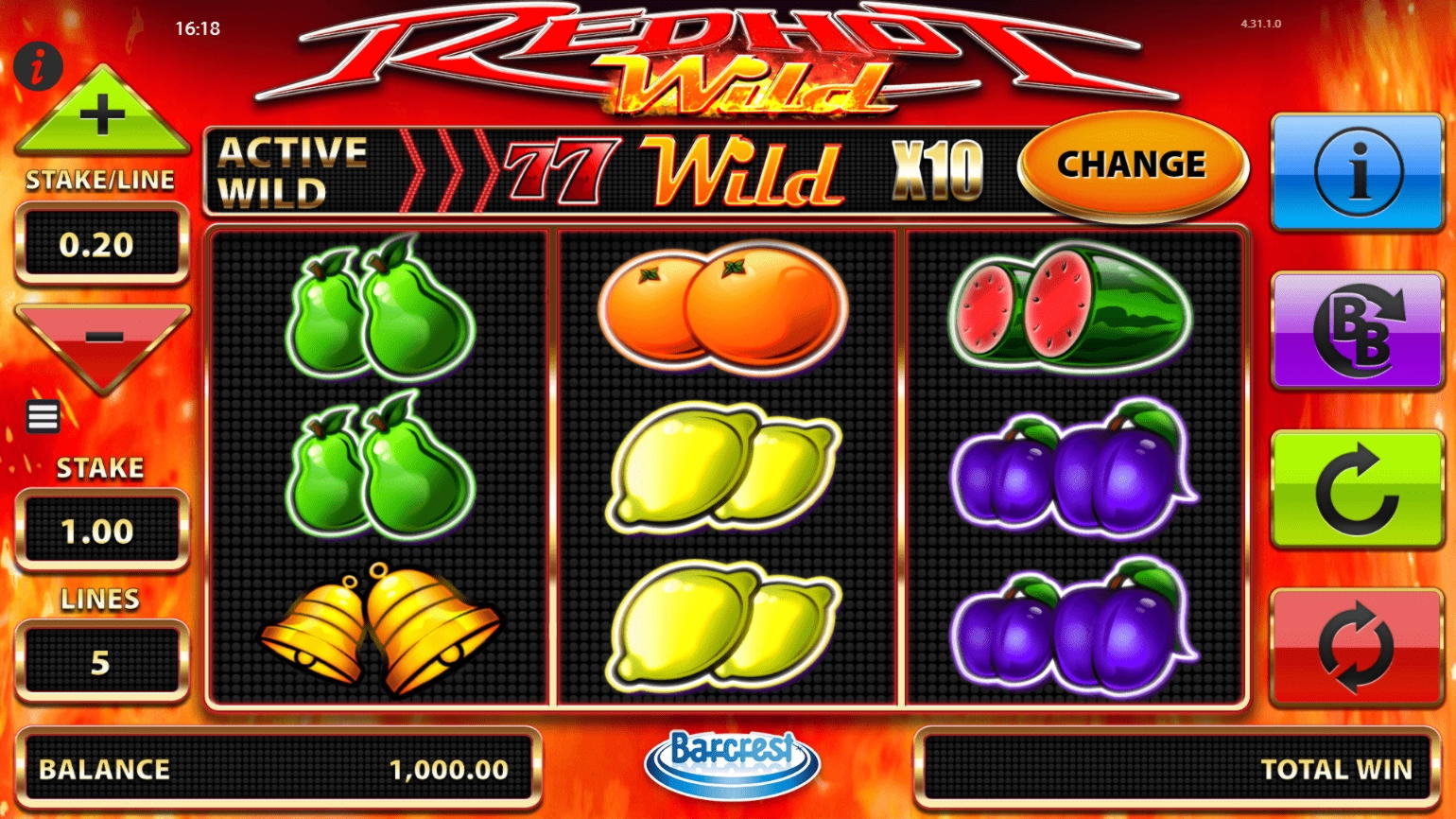Decrease stake per line with red minus arrow
This screenshot has height=819, width=1456.
click(102, 339)
